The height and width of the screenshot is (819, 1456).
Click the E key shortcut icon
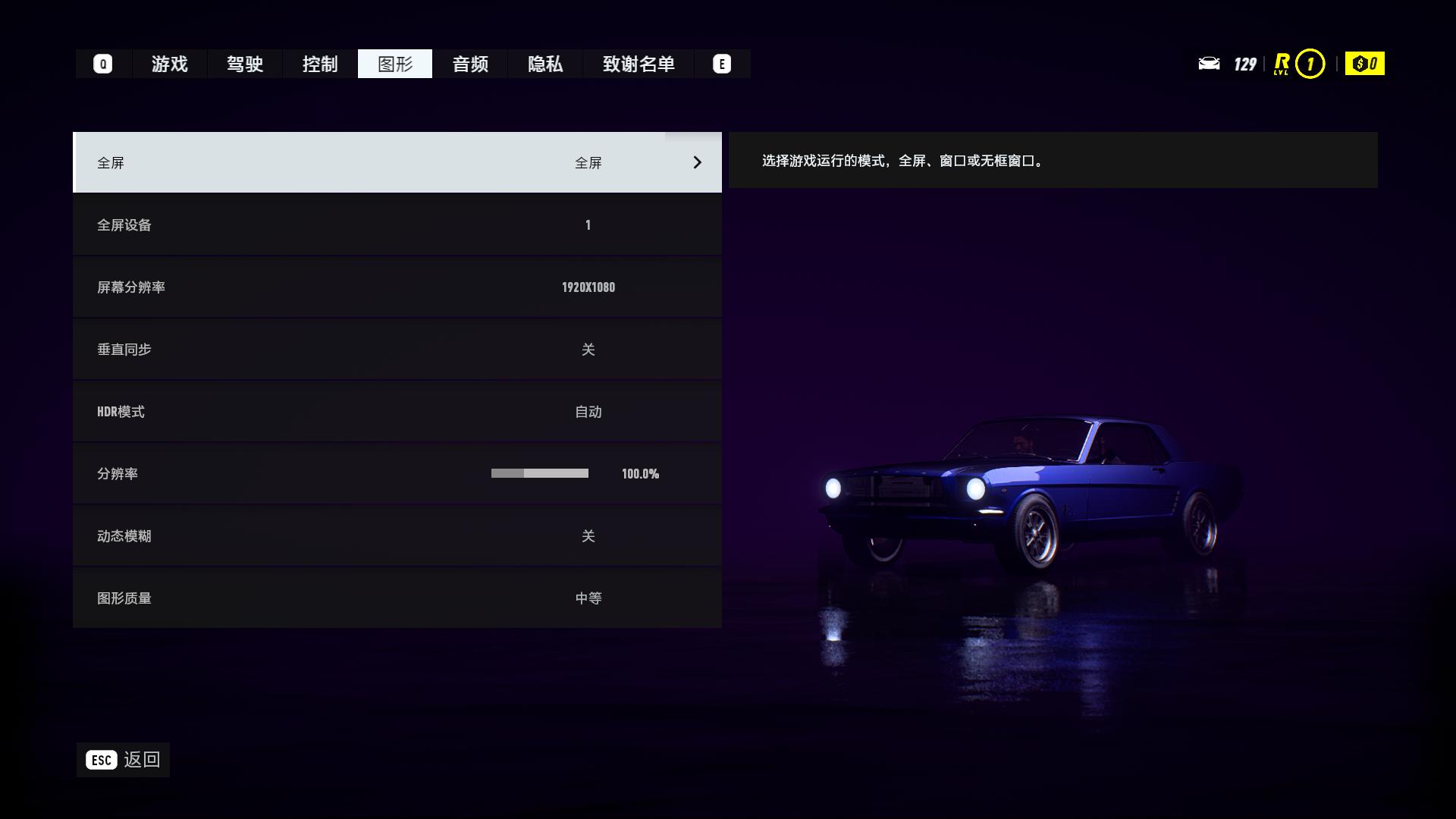(x=721, y=64)
